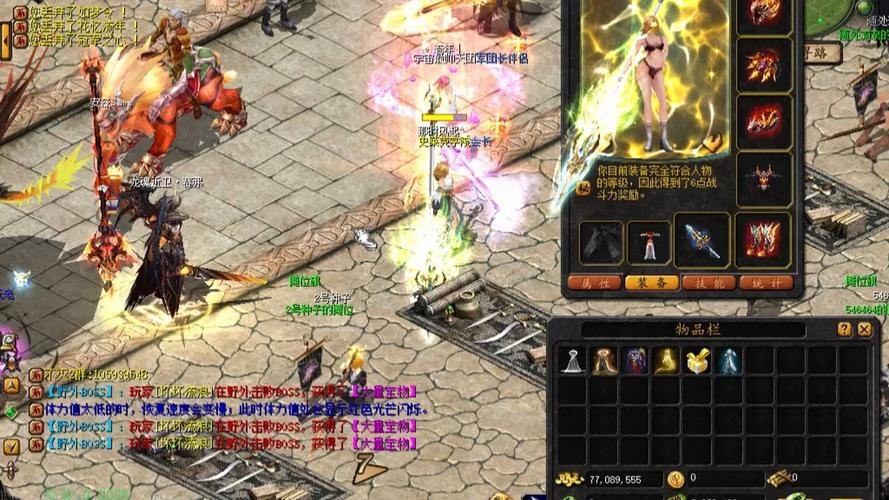
Task: Select the icy blue robe item
Action: tap(729, 361)
